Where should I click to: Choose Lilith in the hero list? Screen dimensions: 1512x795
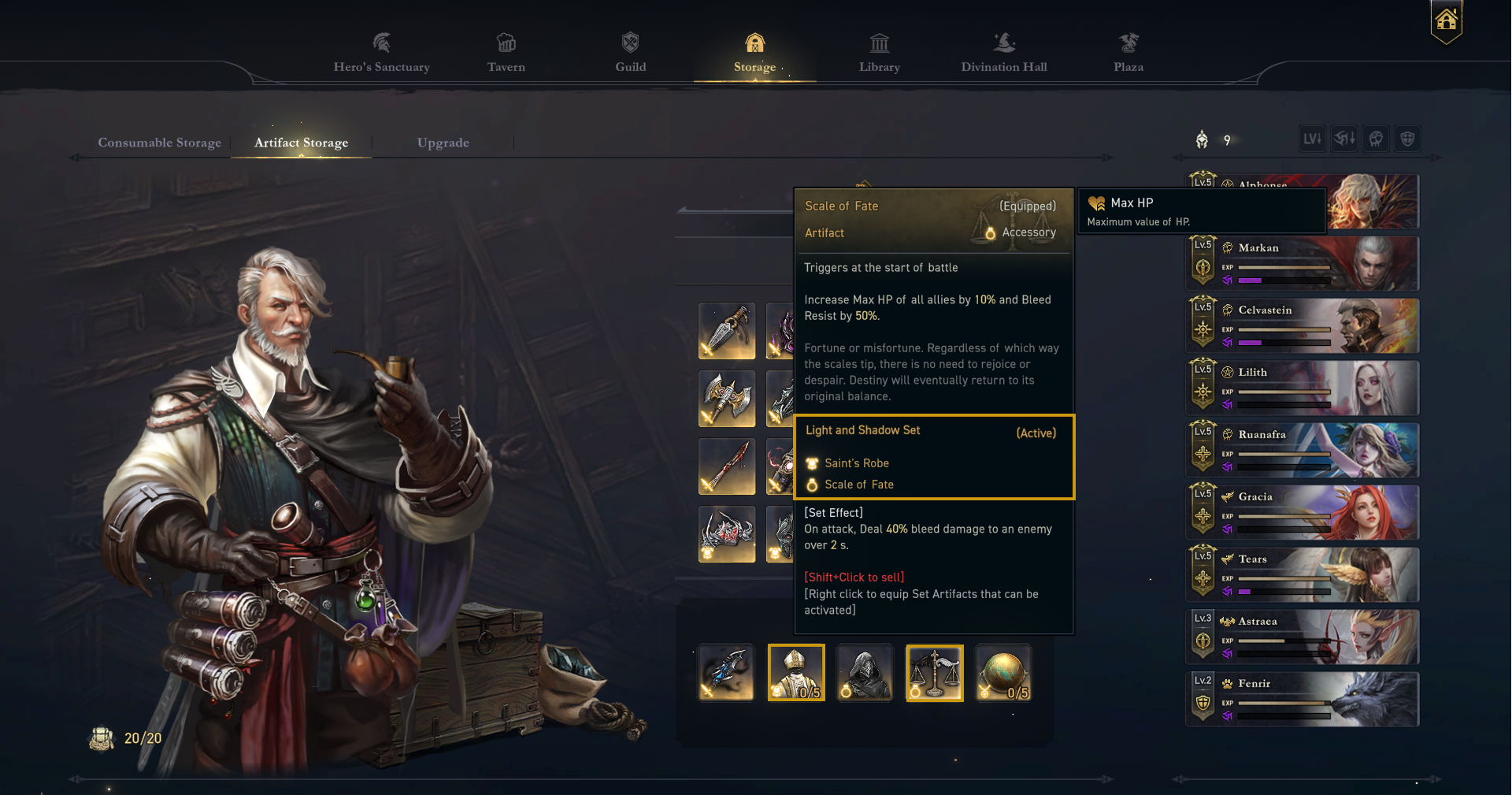(1303, 388)
